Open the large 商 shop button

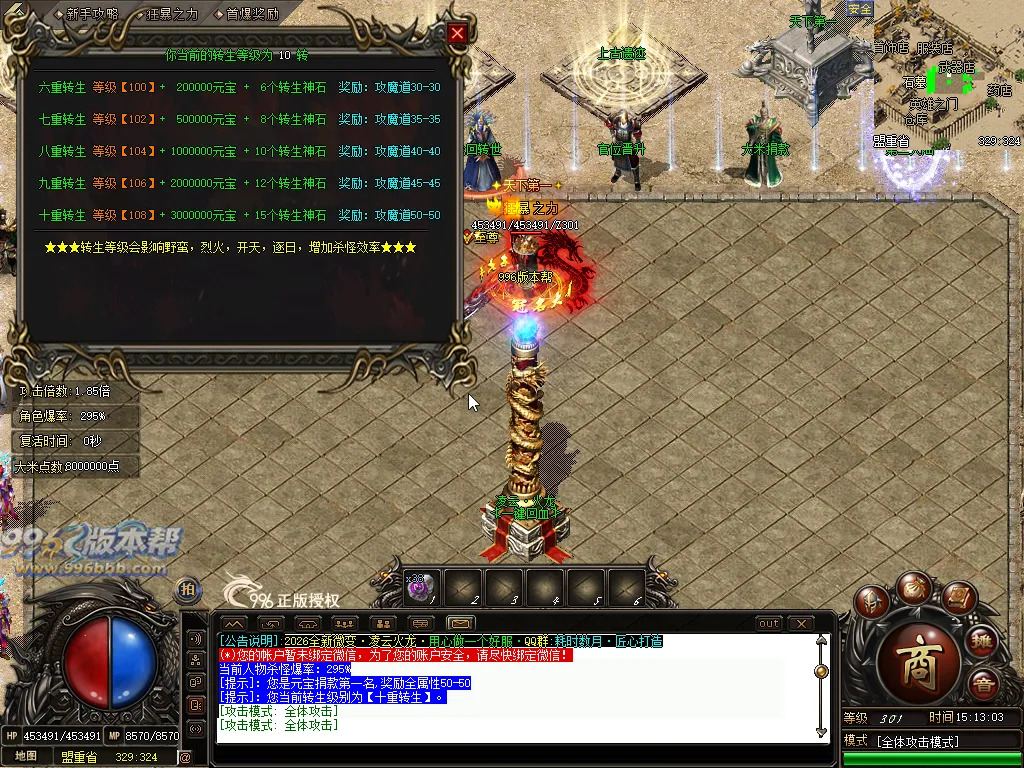[x=917, y=669]
